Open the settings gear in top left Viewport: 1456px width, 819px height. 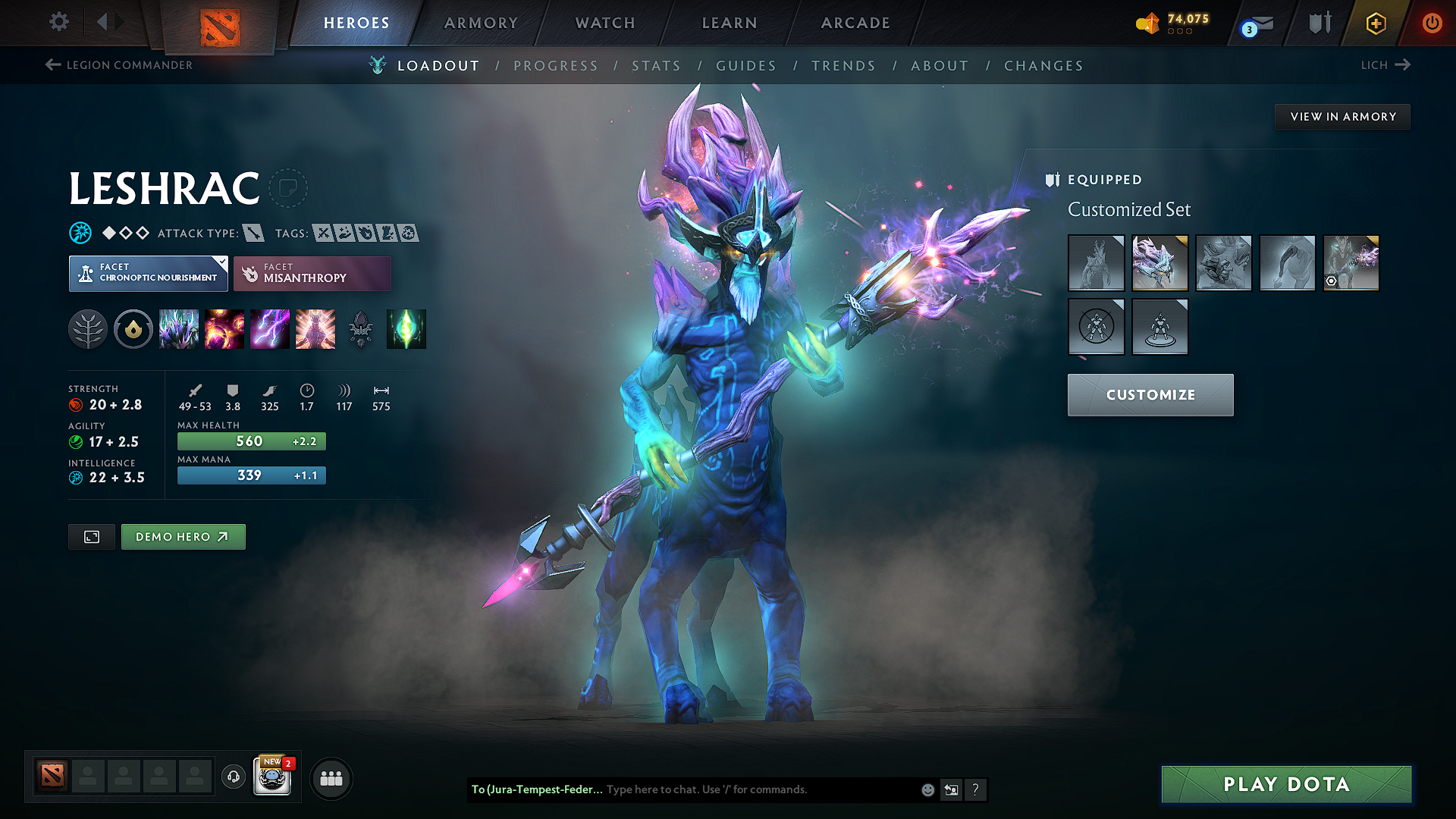point(58,22)
